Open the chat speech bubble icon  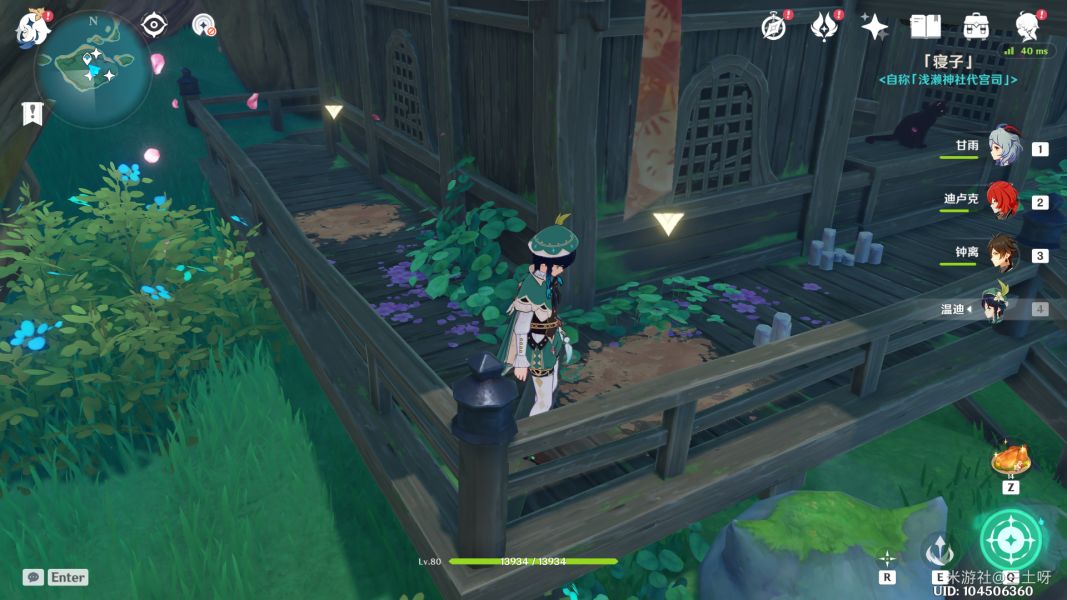[34, 577]
